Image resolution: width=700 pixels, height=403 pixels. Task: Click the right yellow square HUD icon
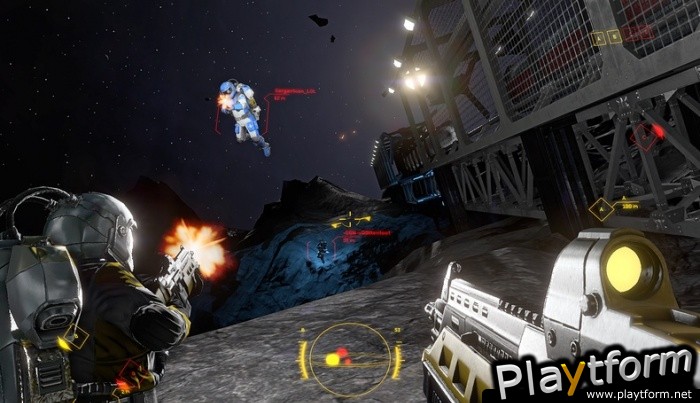[613, 38]
